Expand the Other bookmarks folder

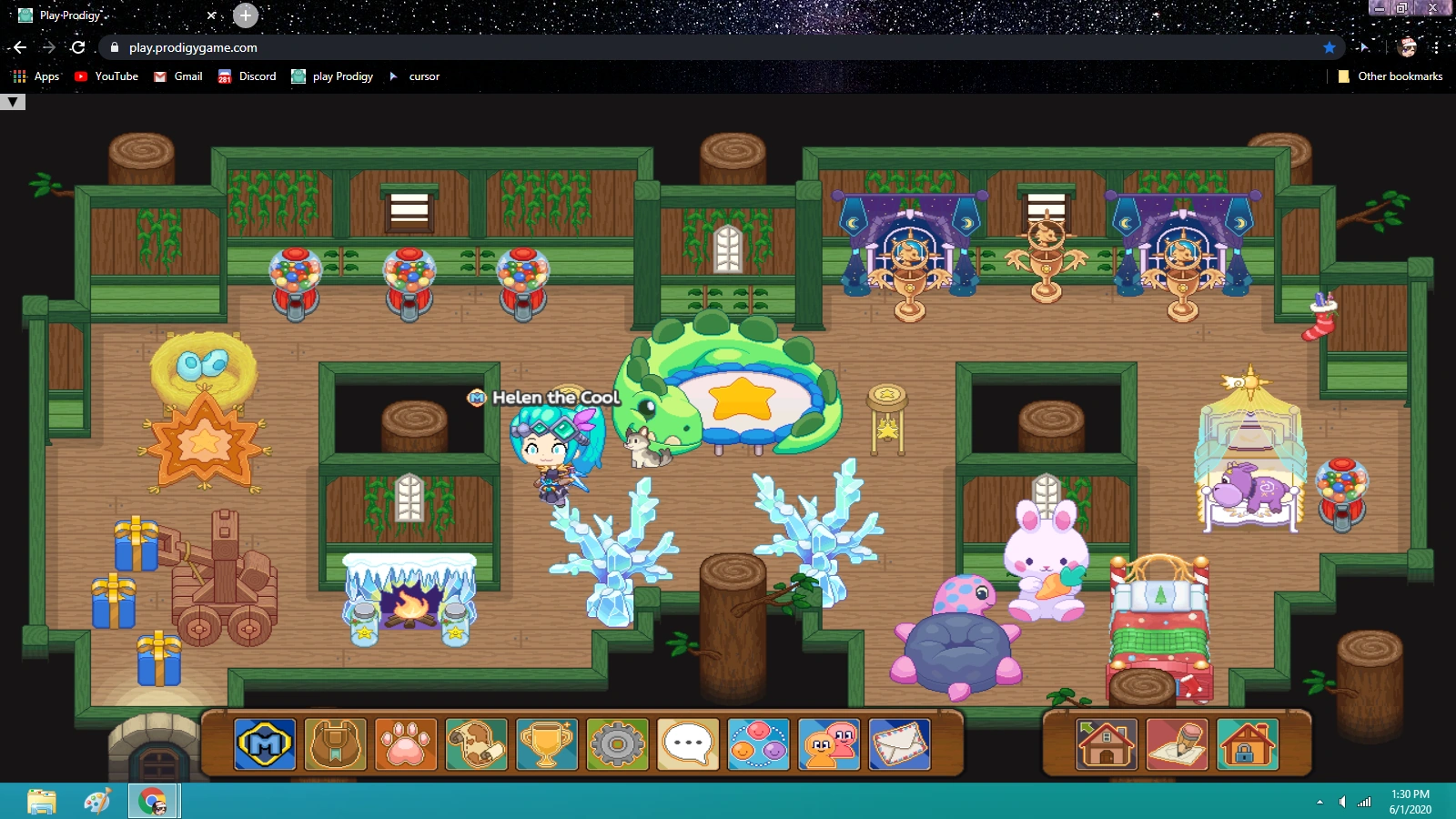(x=1390, y=76)
